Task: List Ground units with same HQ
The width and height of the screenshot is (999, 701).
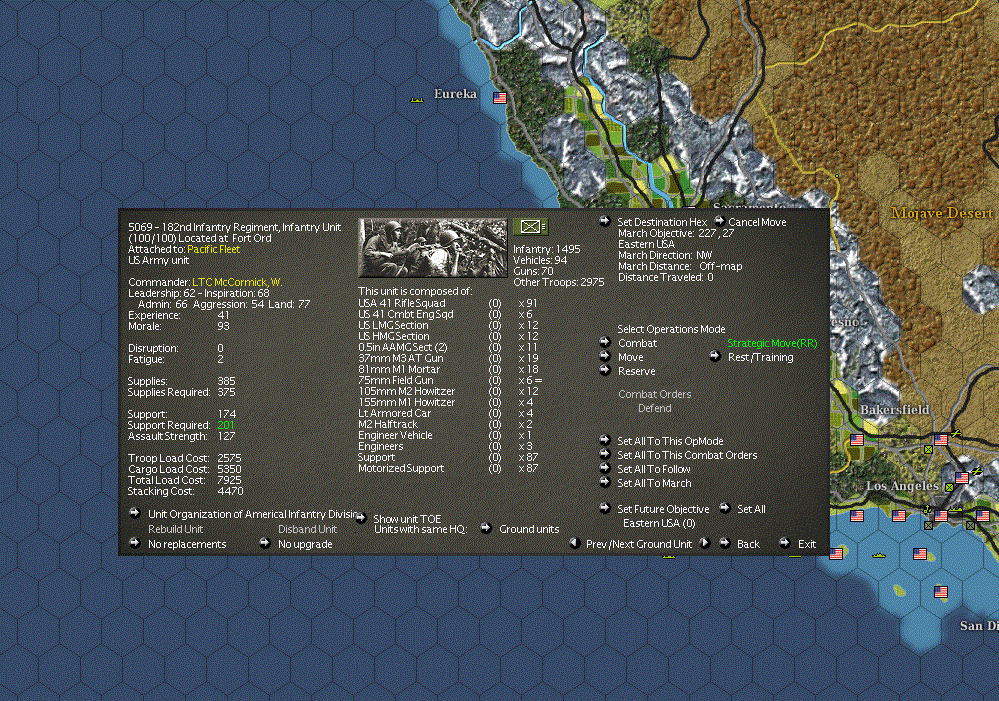Action: tap(529, 529)
